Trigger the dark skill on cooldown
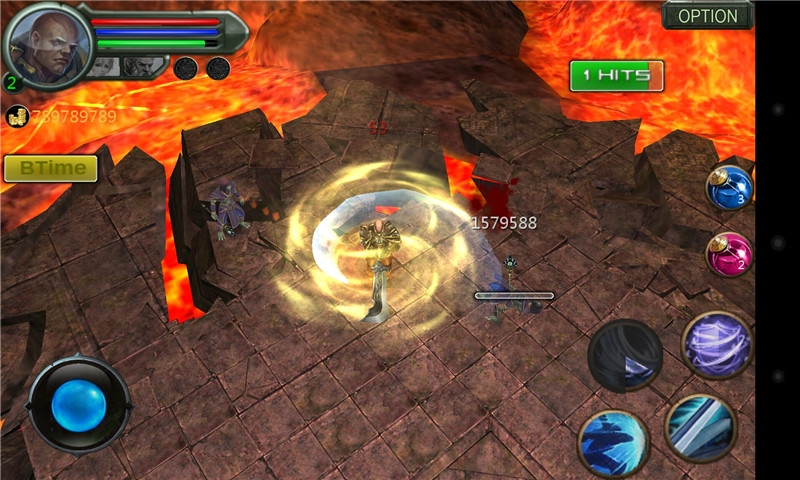Viewport: 800px width, 480px height. pyautogui.click(x=625, y=355)
